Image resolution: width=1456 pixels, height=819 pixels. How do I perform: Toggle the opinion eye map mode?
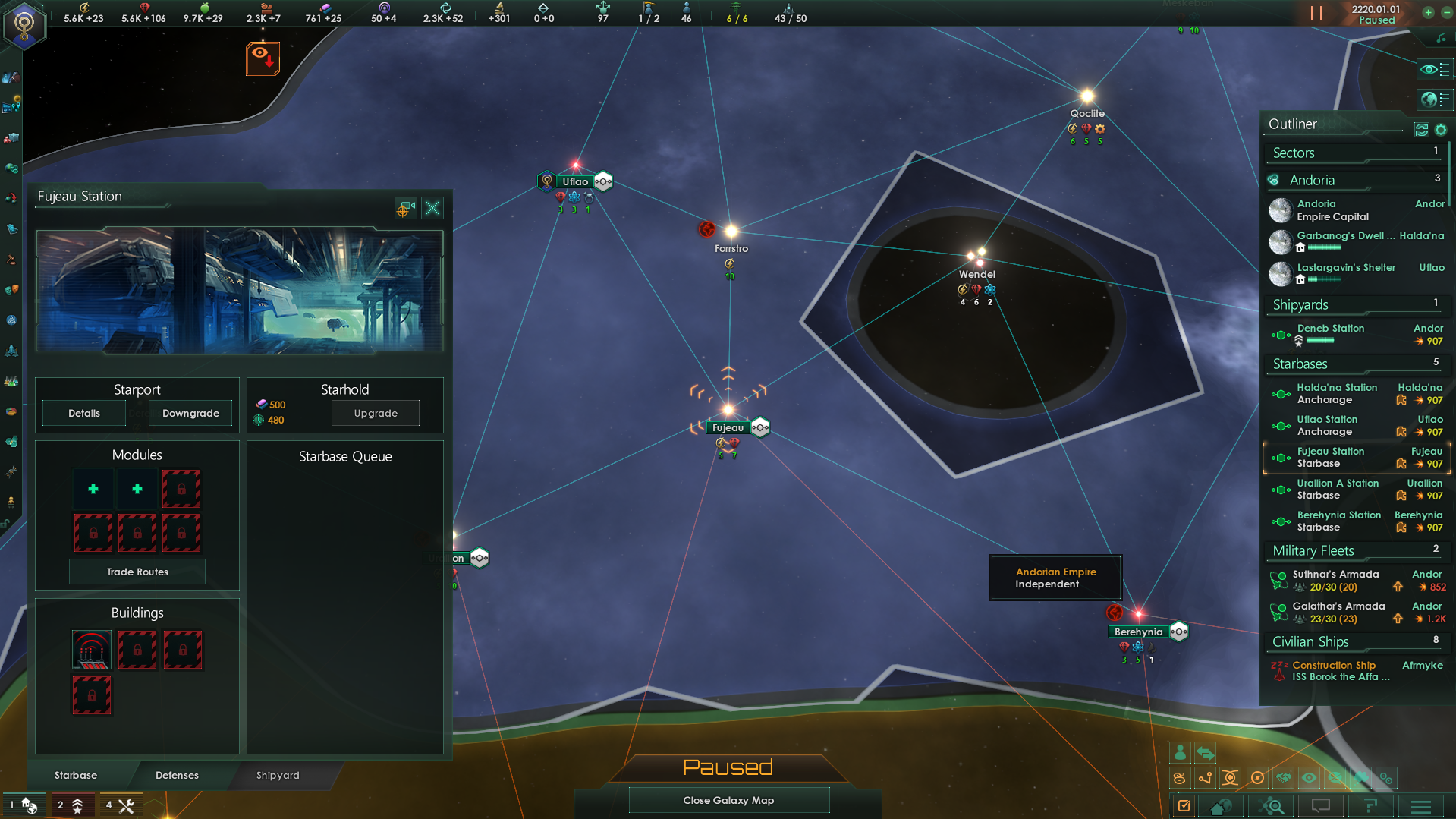pos(1309,777)
